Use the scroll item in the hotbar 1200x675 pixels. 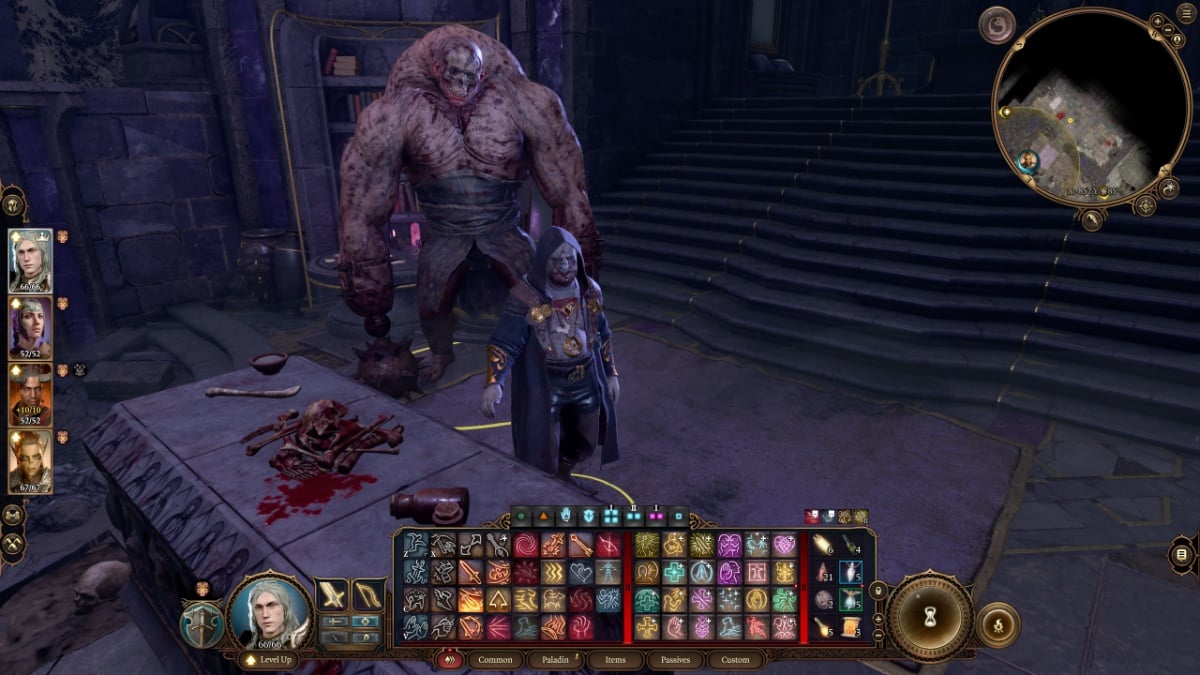(851, 627)
